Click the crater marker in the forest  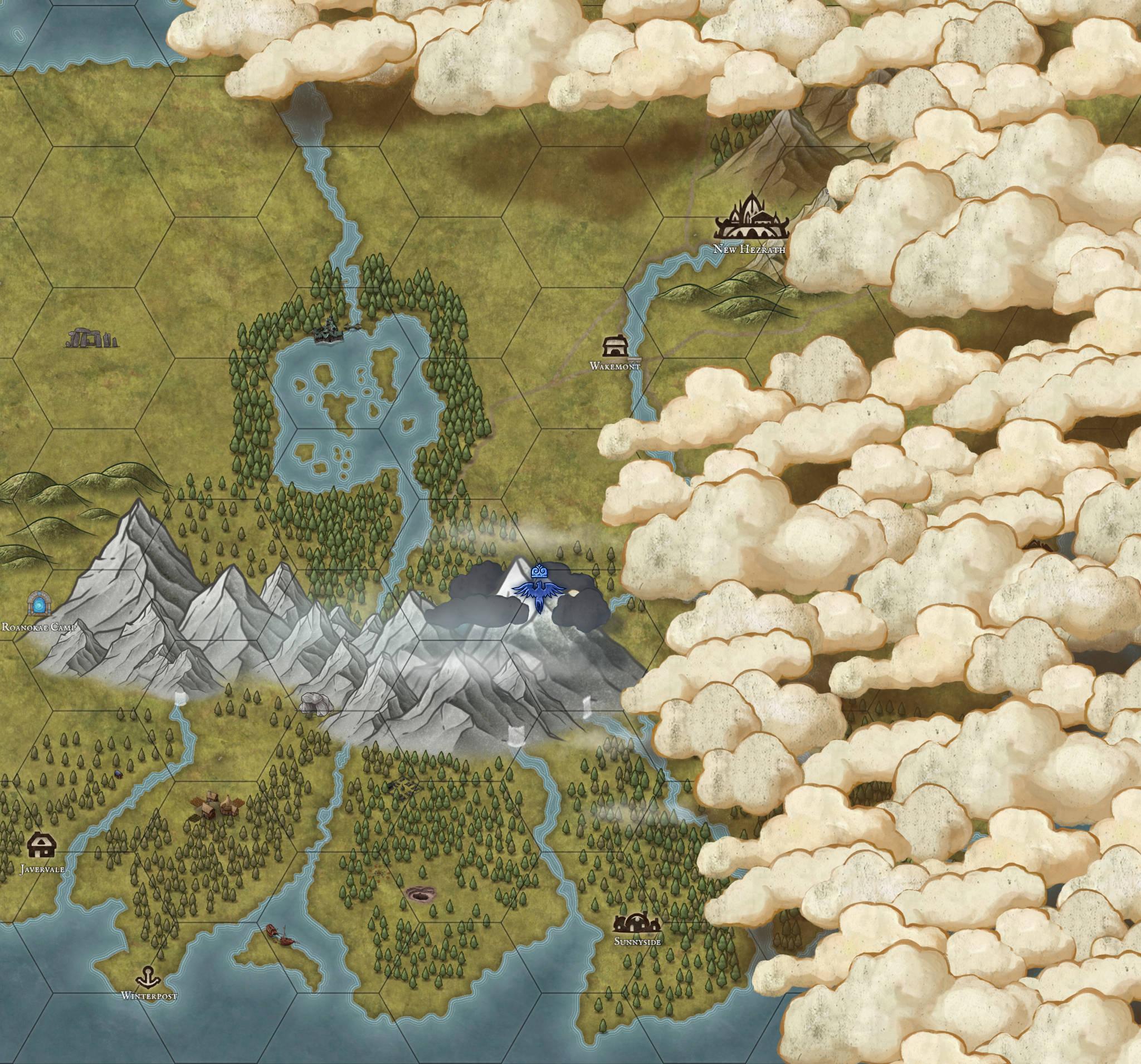click(421, 894)
